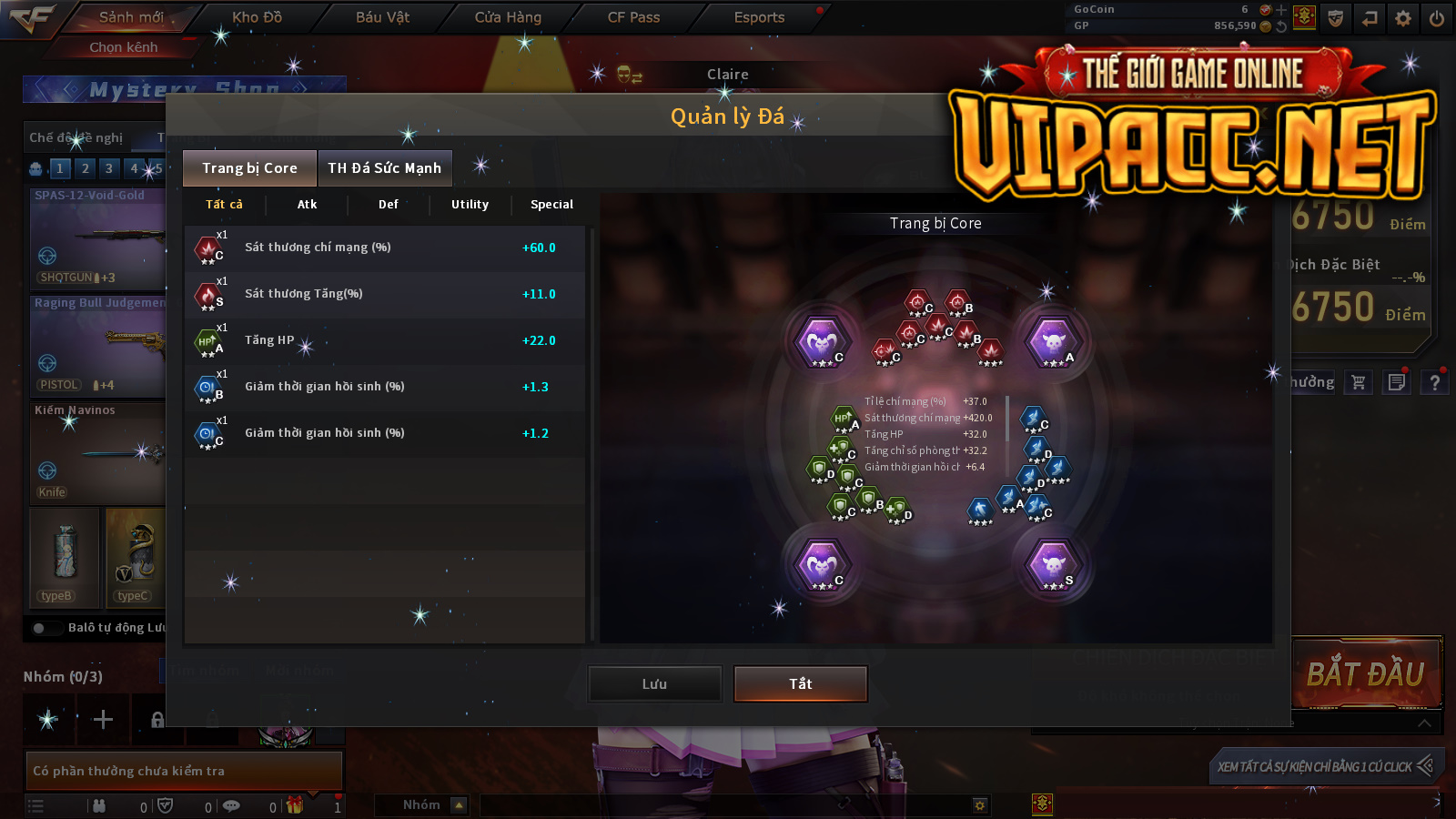Show Utility cores filter
The image size is (1456, 819).
470,205
